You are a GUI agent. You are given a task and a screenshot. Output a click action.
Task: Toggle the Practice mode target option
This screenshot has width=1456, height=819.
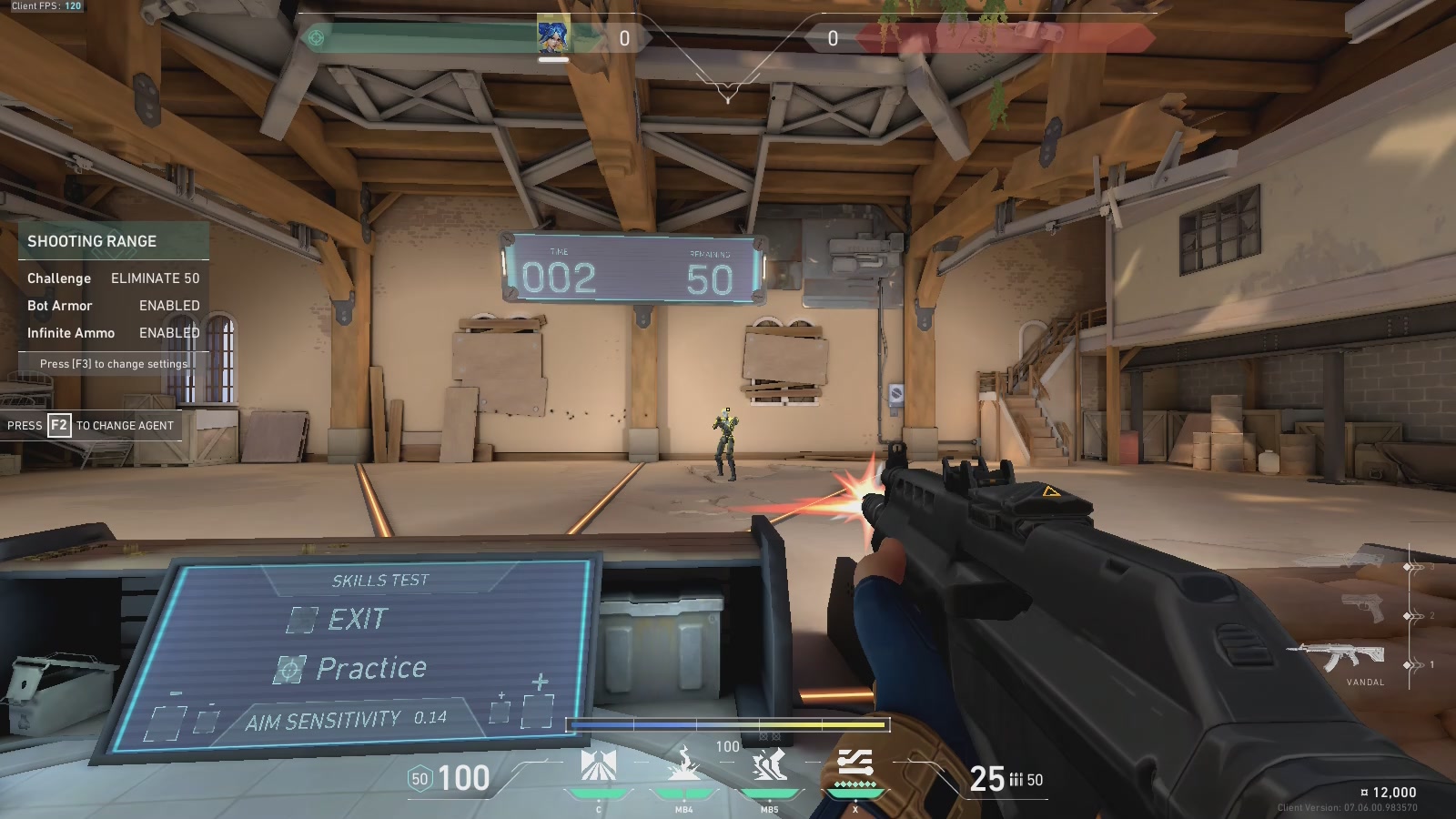coord(291,668)
